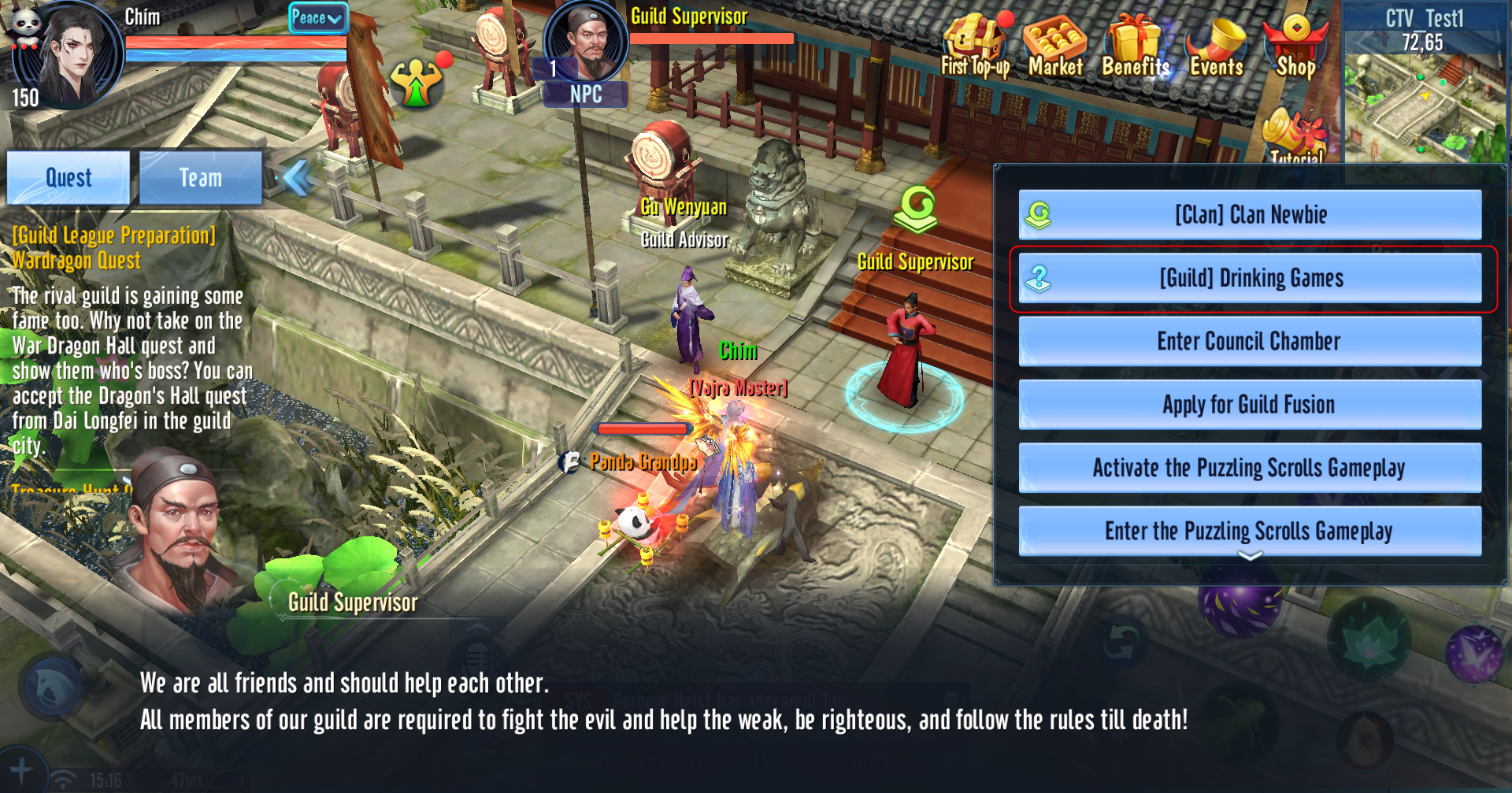The height and width of the screenshot is (793, 1512).
Task: Switch to the Quest tab
Action: click(69, 178)
